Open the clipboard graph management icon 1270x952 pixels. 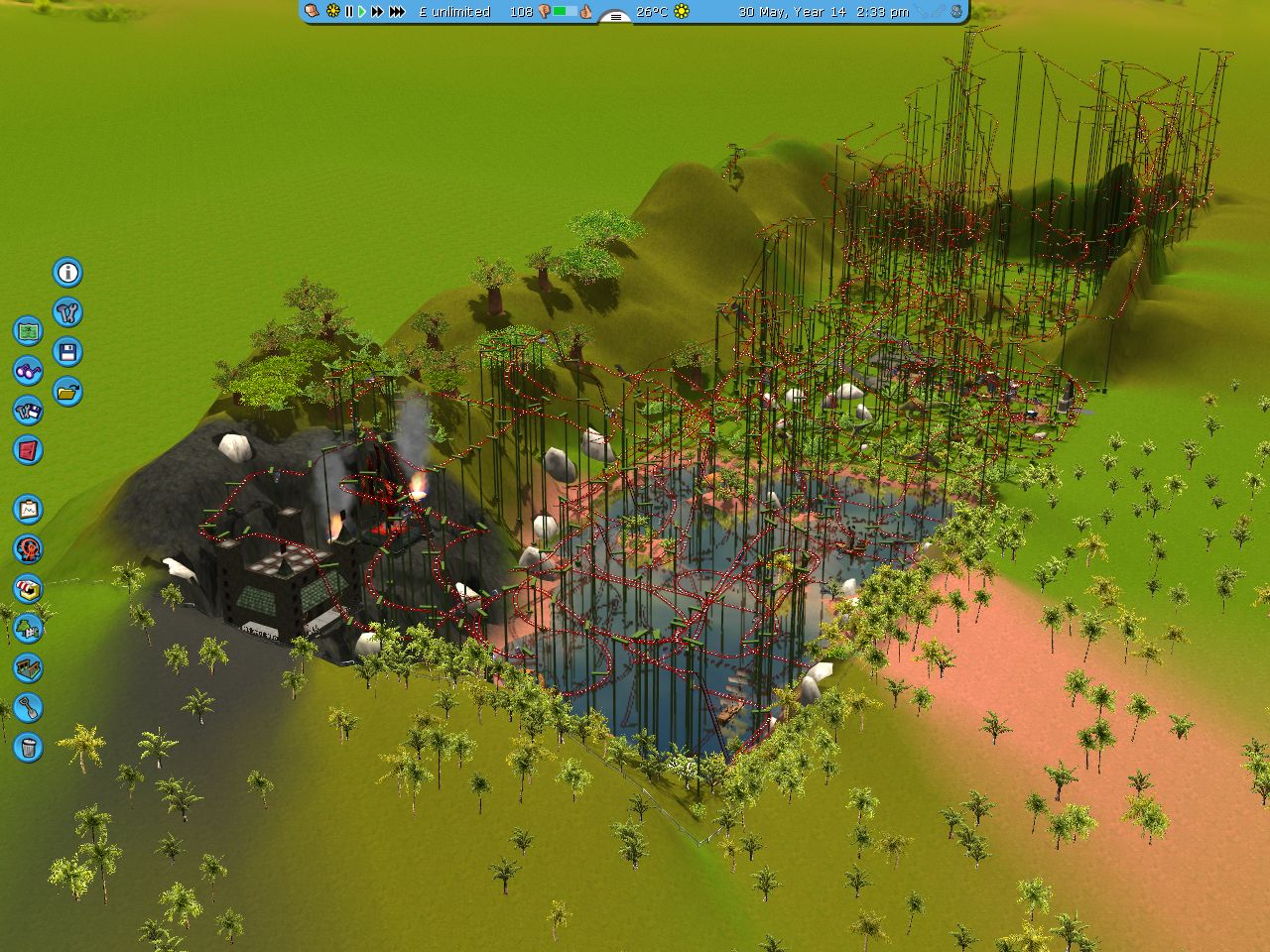28,510
